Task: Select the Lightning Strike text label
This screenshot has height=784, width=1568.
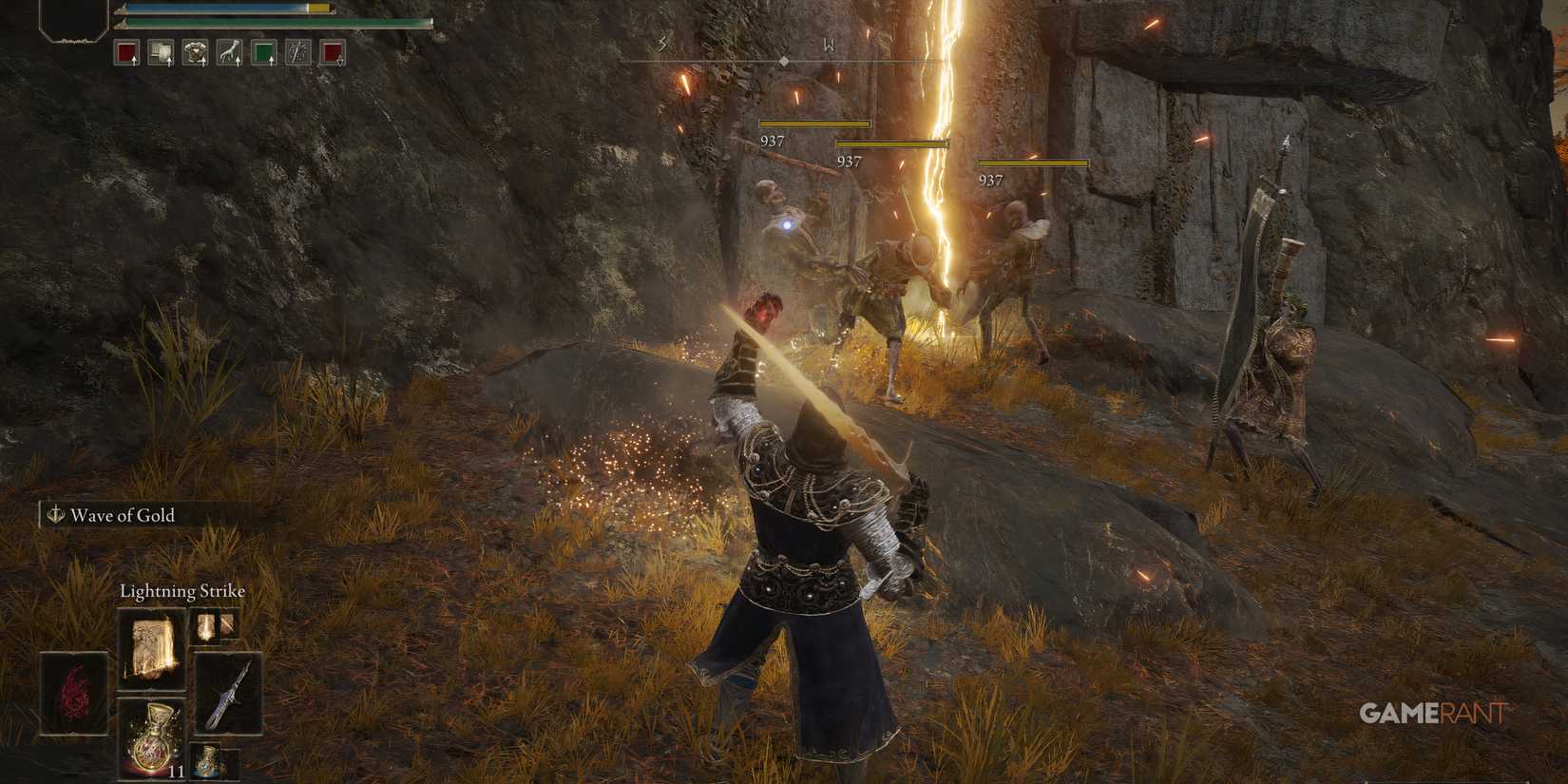Action: click(x=182, y=590)
